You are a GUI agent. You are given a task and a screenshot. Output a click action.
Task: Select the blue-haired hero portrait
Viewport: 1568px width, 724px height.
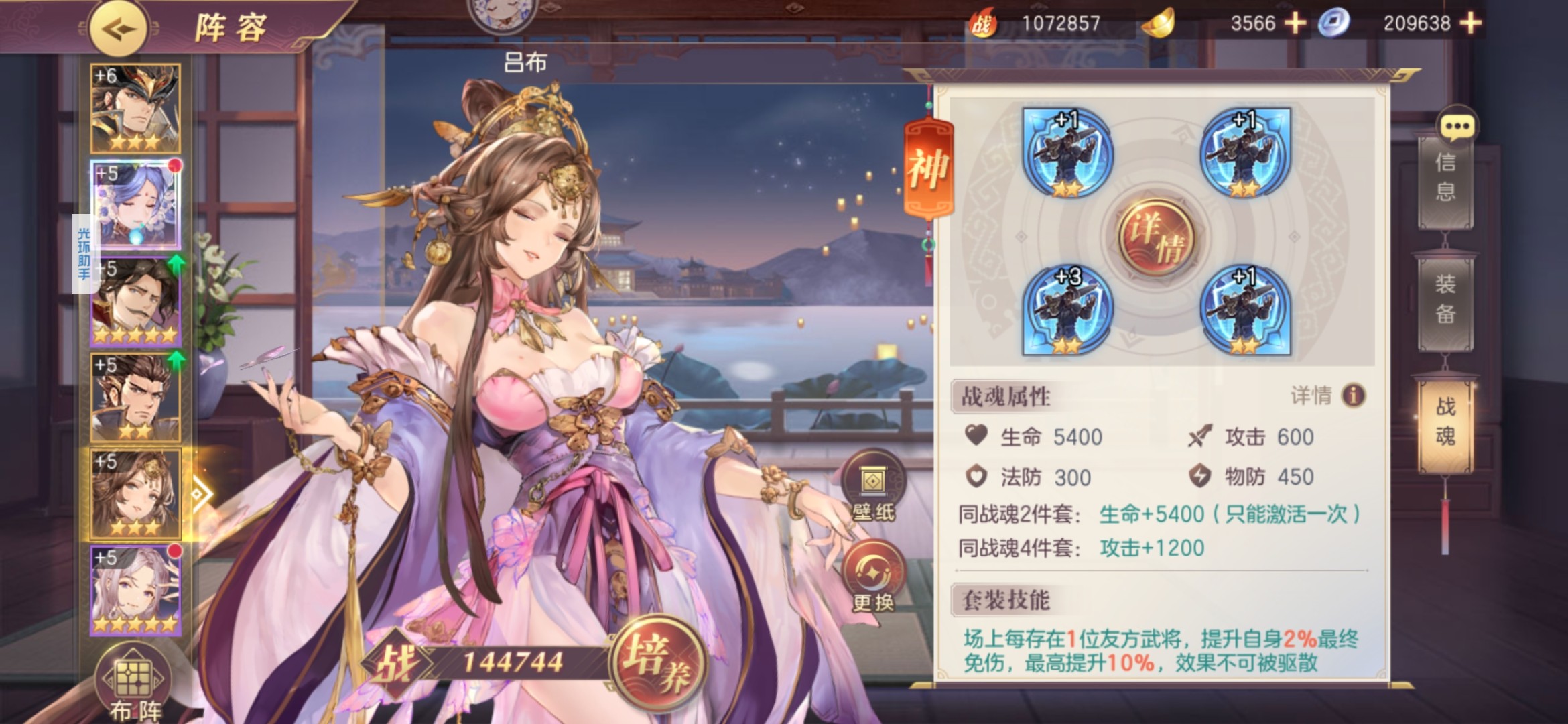coord(135,204)
